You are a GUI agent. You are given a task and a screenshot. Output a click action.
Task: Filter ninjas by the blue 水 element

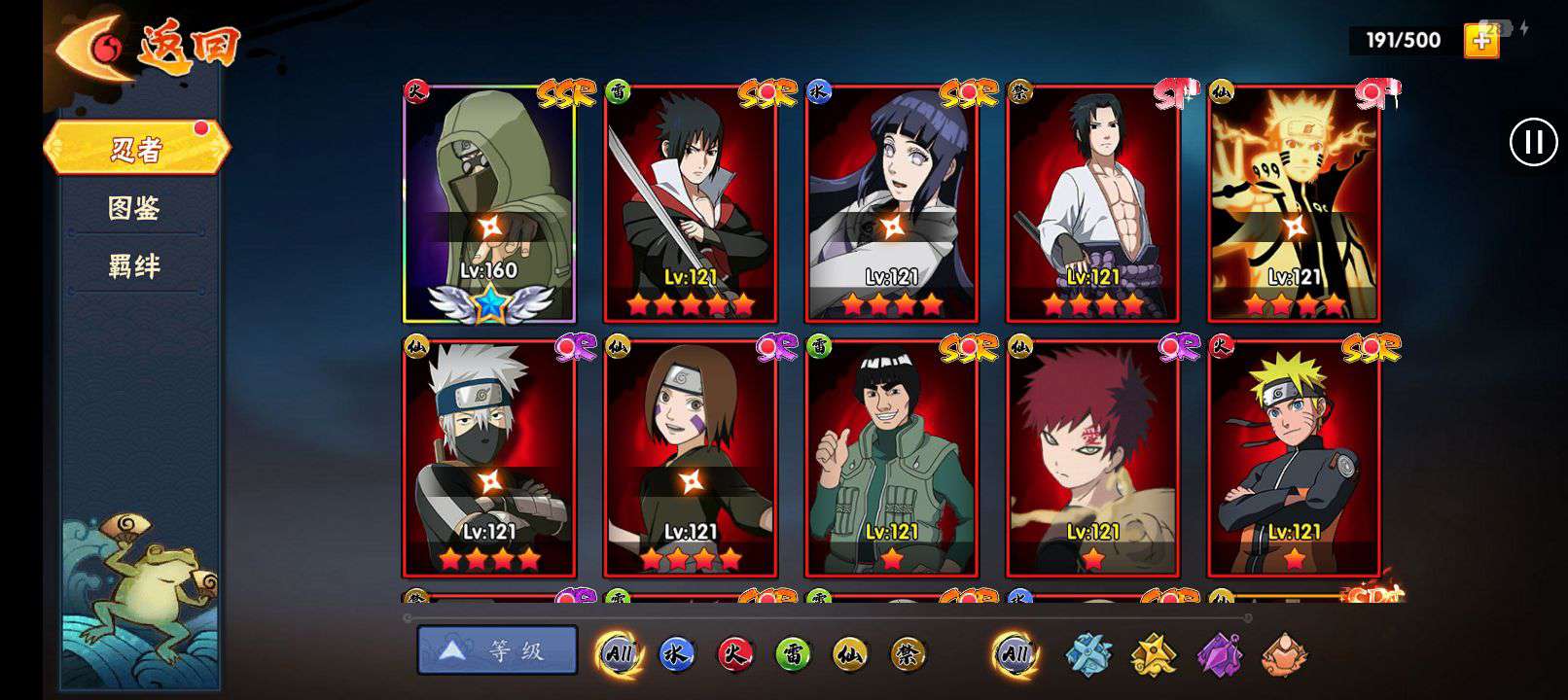[676, 654]
